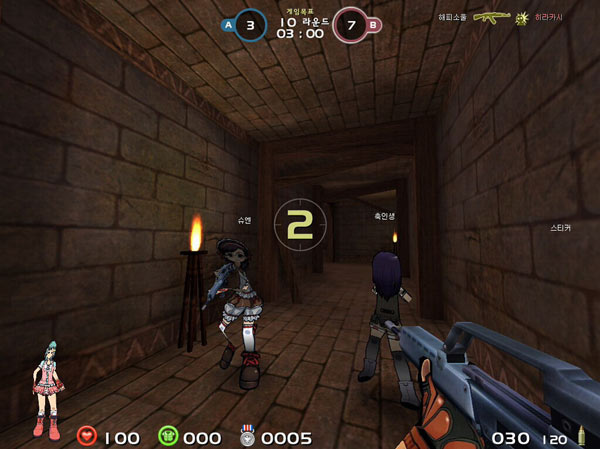Click the bullet ammo icon
600x449 pixels.
[581, 436]
